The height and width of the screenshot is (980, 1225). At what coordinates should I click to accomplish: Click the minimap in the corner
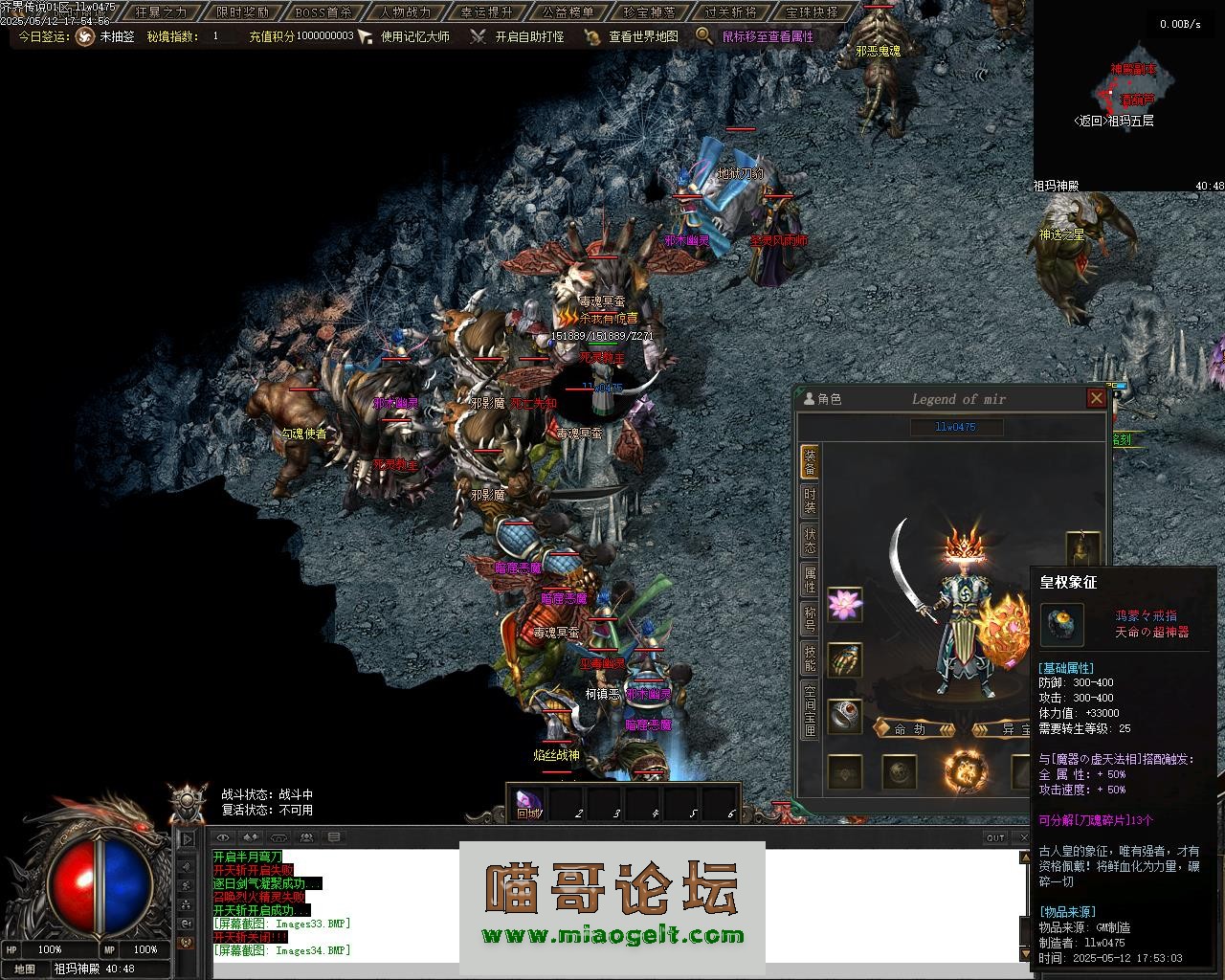[x=1129, y=94]
